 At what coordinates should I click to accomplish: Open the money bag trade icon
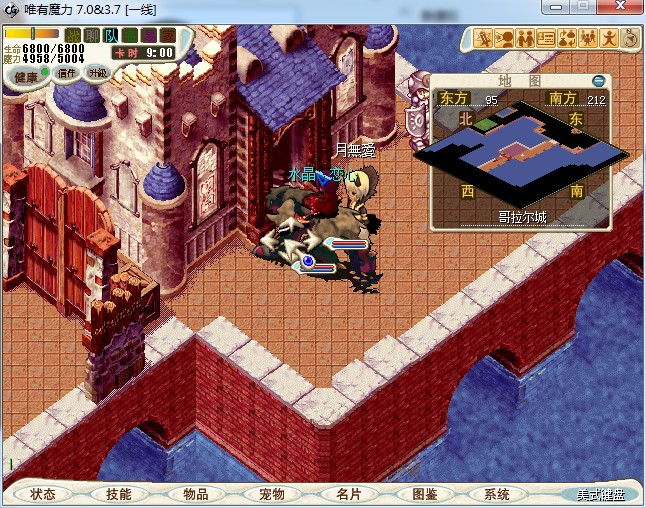point(567,39)
